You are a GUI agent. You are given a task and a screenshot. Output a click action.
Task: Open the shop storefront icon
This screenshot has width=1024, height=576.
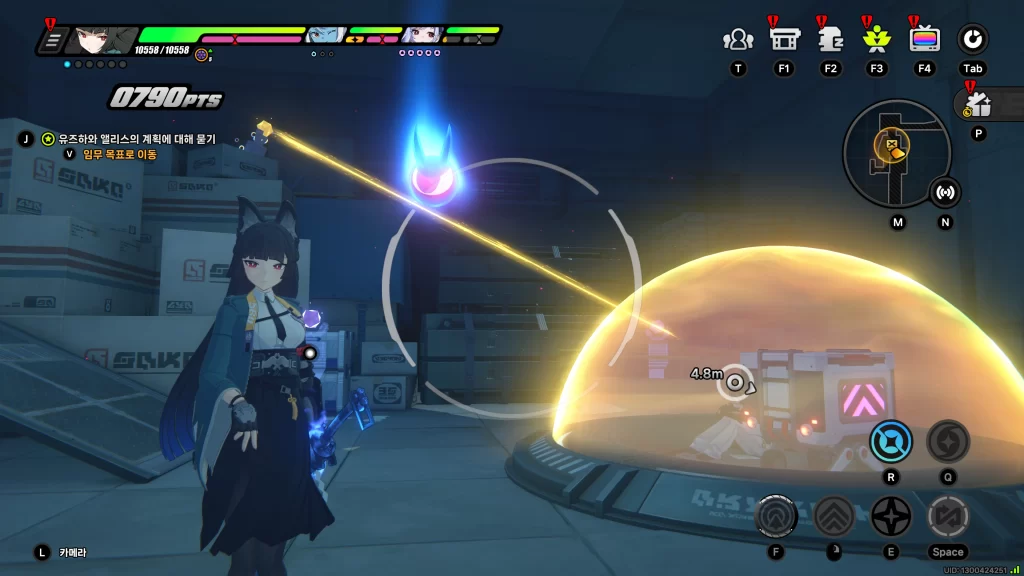click(783, 39)
